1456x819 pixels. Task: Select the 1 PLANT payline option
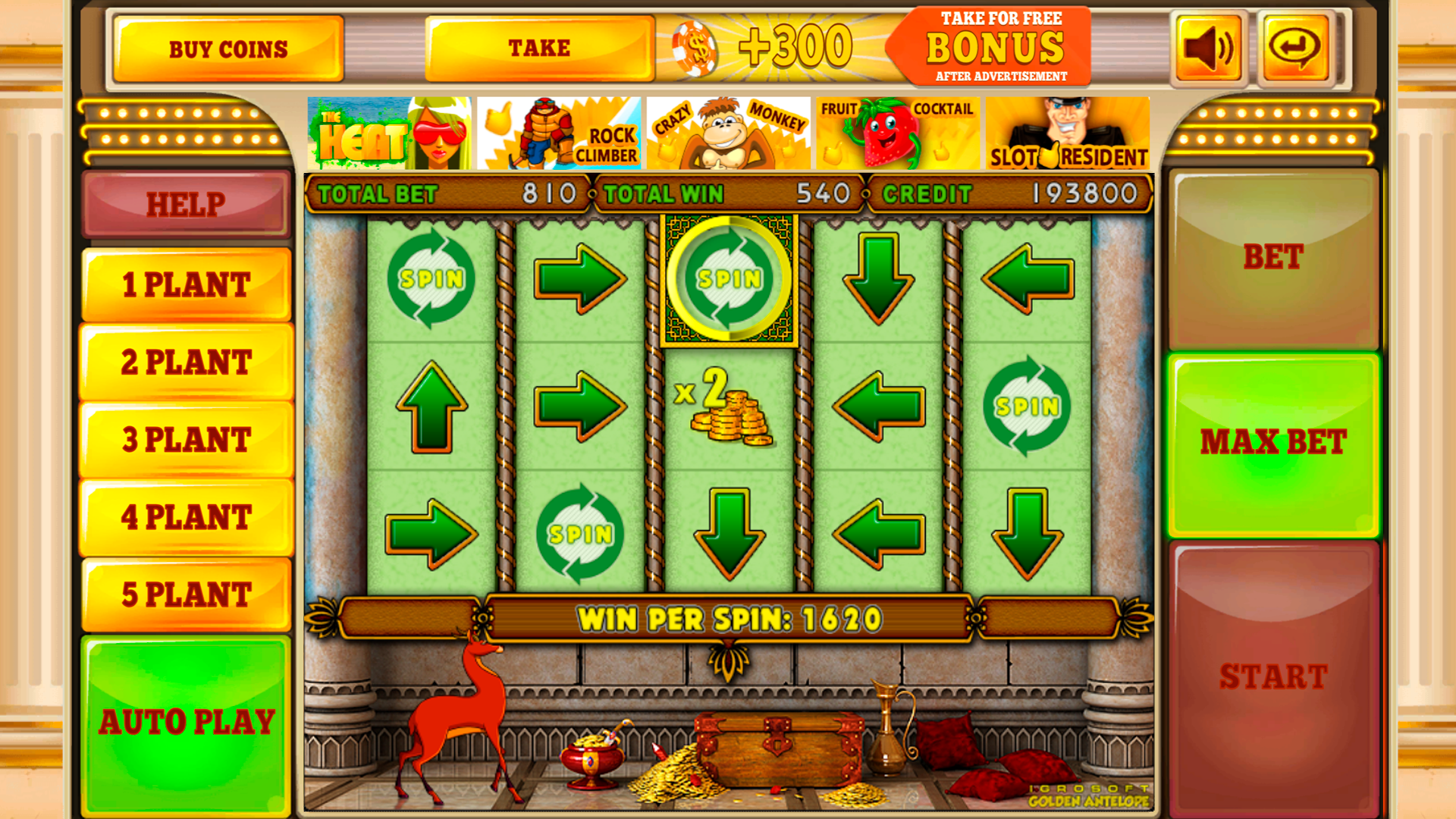coord(184,285)
